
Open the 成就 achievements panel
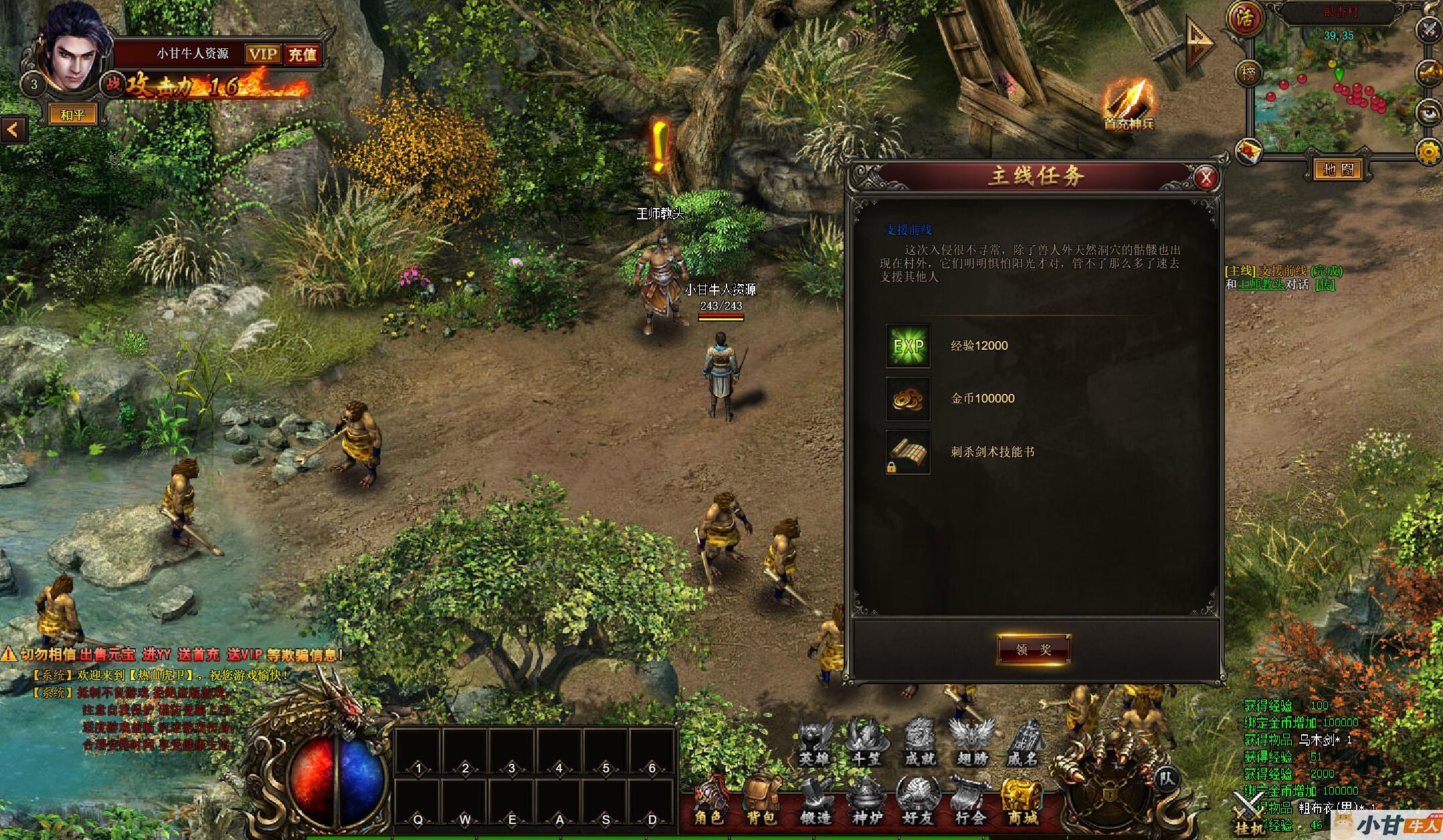(x=920, y=742)
